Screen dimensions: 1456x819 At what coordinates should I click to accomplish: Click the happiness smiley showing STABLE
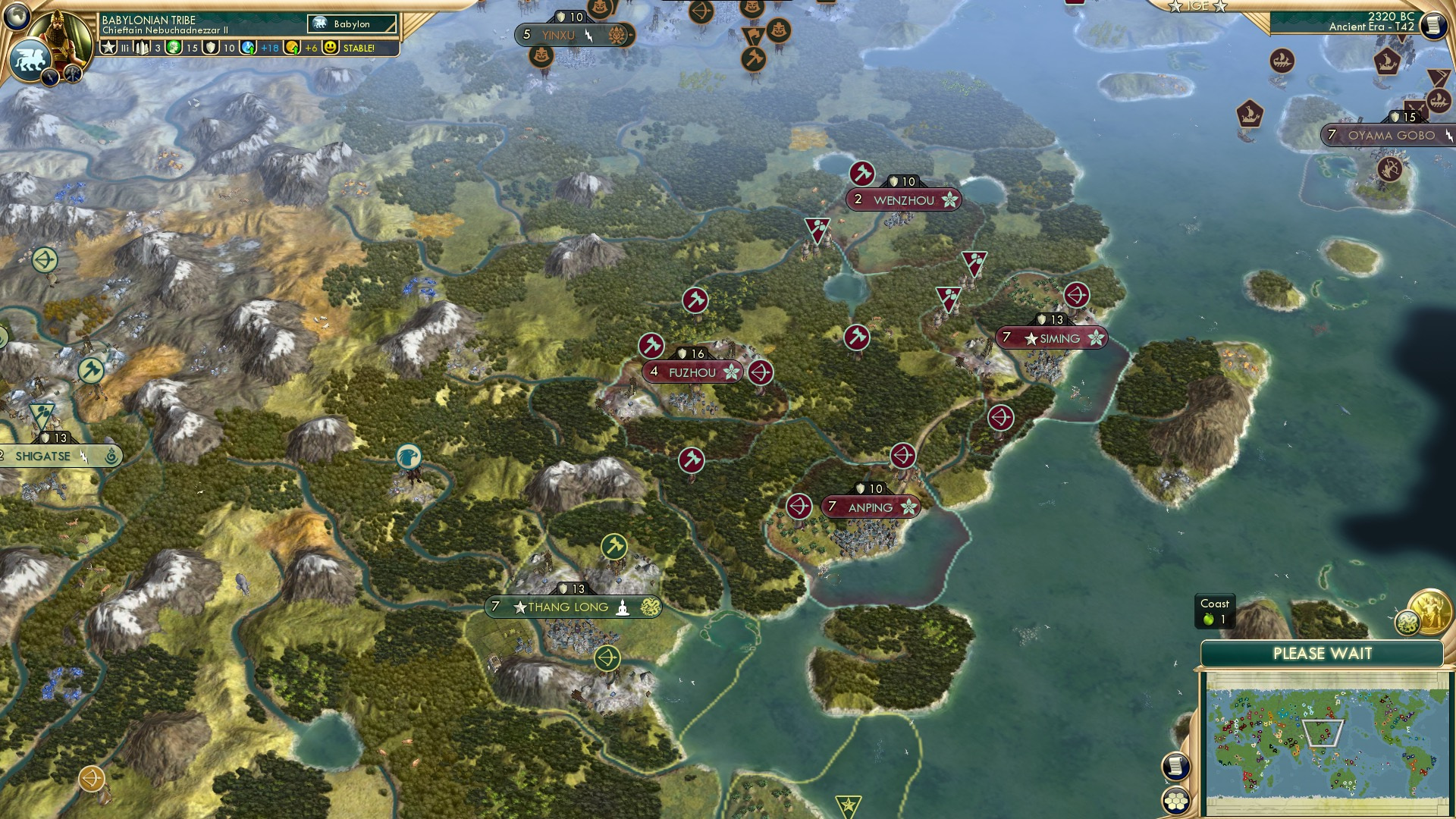click(331, 47)
